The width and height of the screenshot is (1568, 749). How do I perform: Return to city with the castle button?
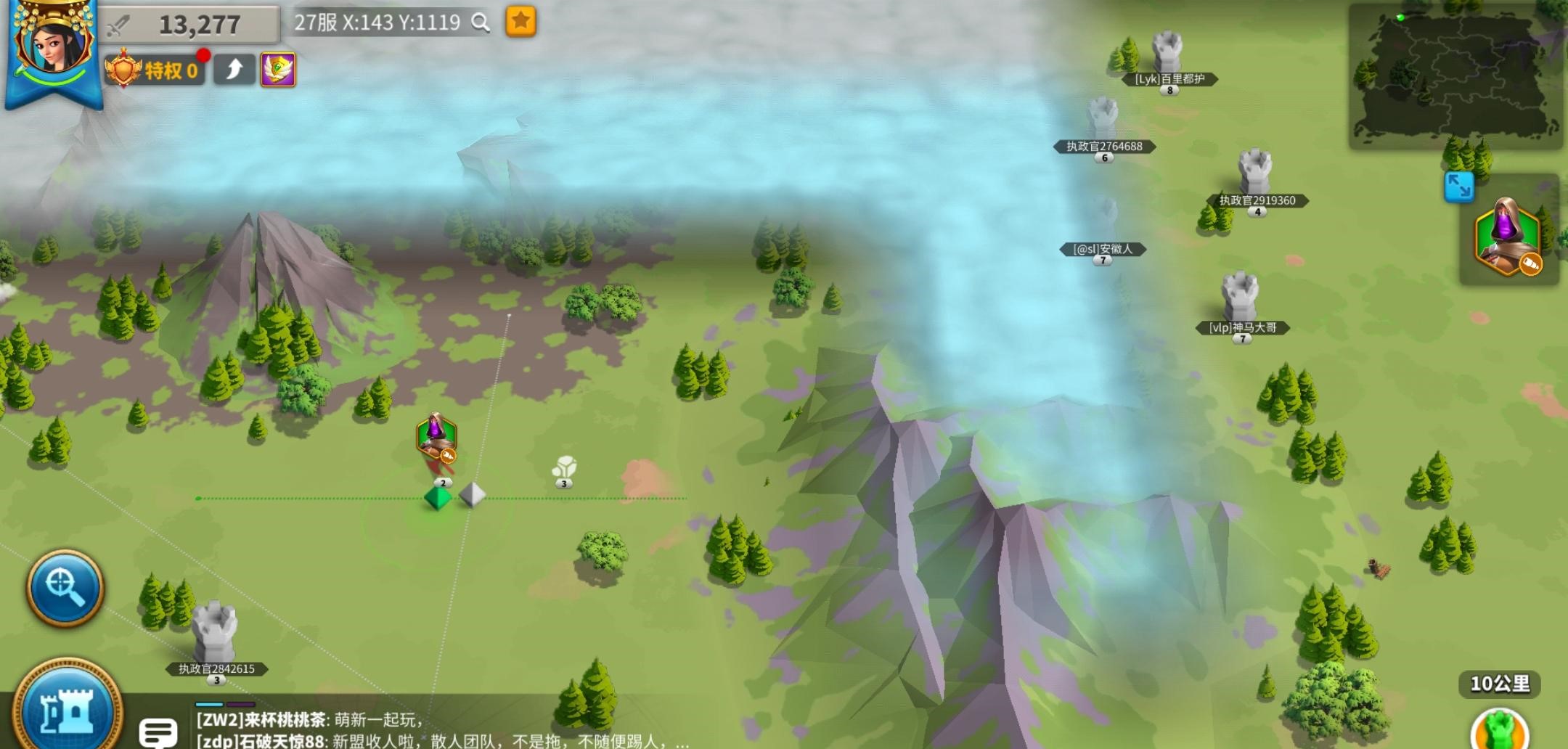click(x=67, y=709)
